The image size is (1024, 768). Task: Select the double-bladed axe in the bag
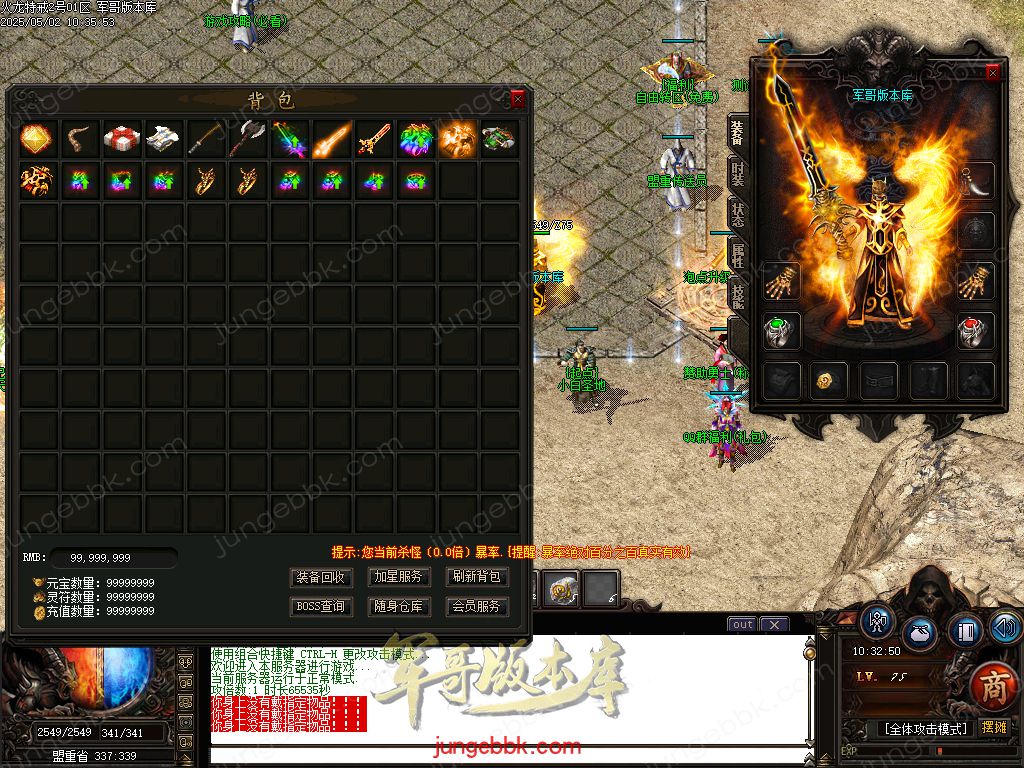coord(247,139)
